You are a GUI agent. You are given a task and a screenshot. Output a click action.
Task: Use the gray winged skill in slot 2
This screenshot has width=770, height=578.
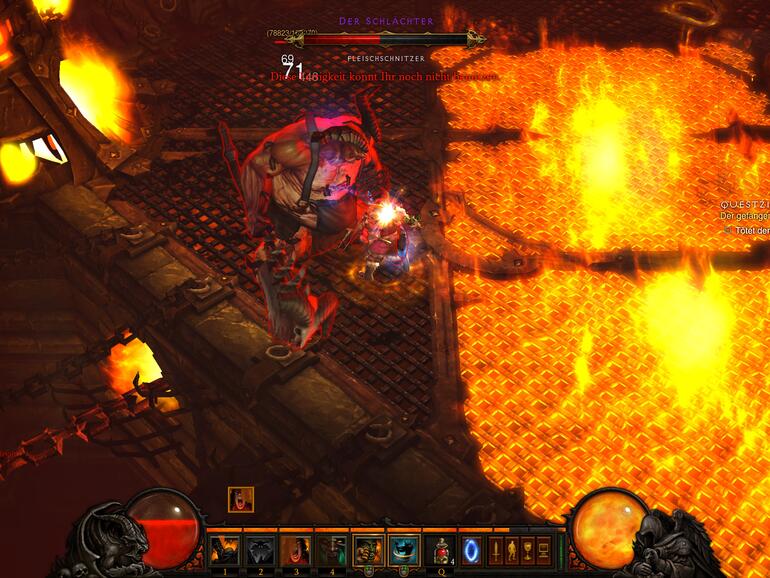(x=261, y=550)
